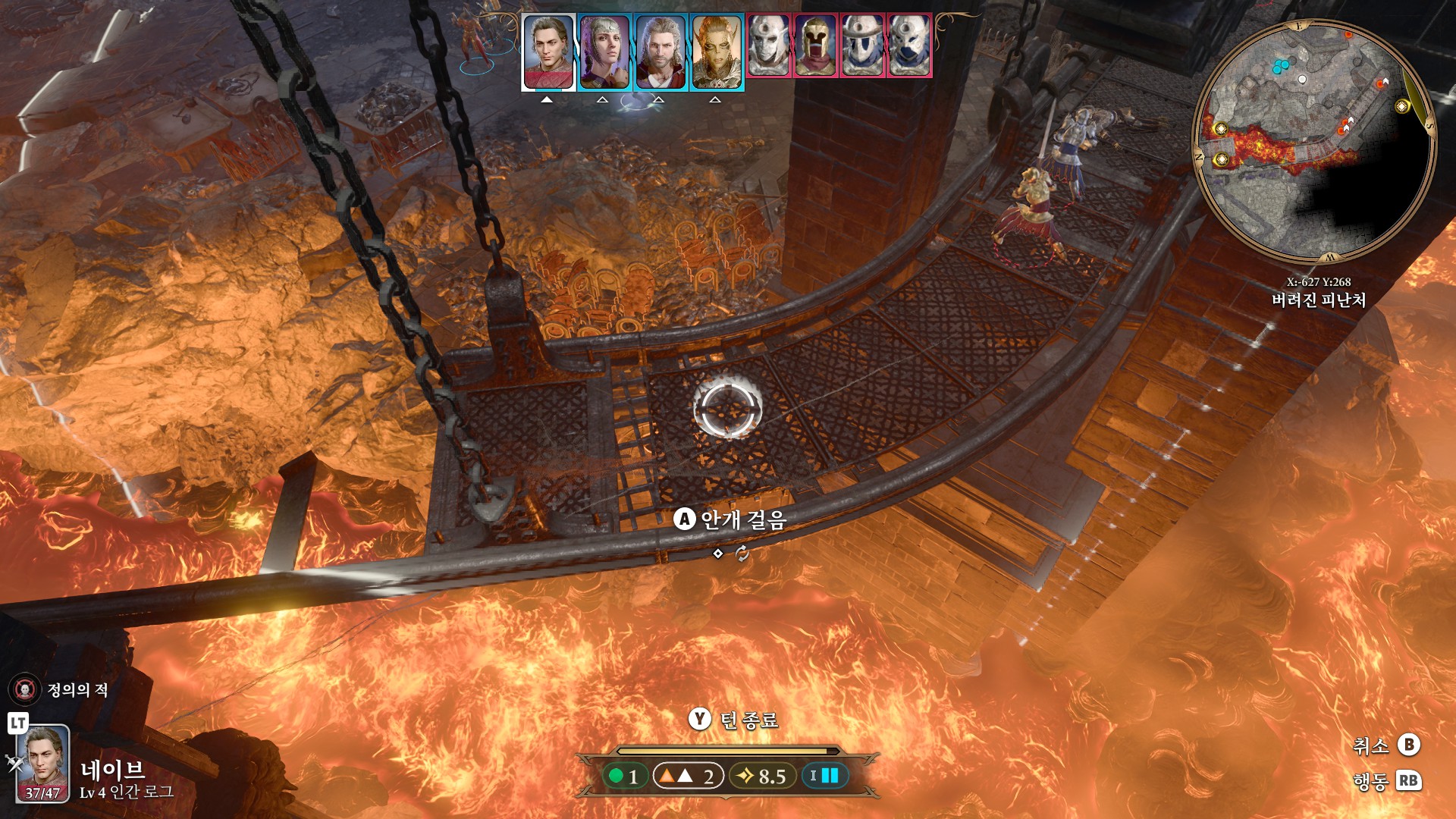Pick the githyanki Lae'zel turn order portrait

point(717,52)
